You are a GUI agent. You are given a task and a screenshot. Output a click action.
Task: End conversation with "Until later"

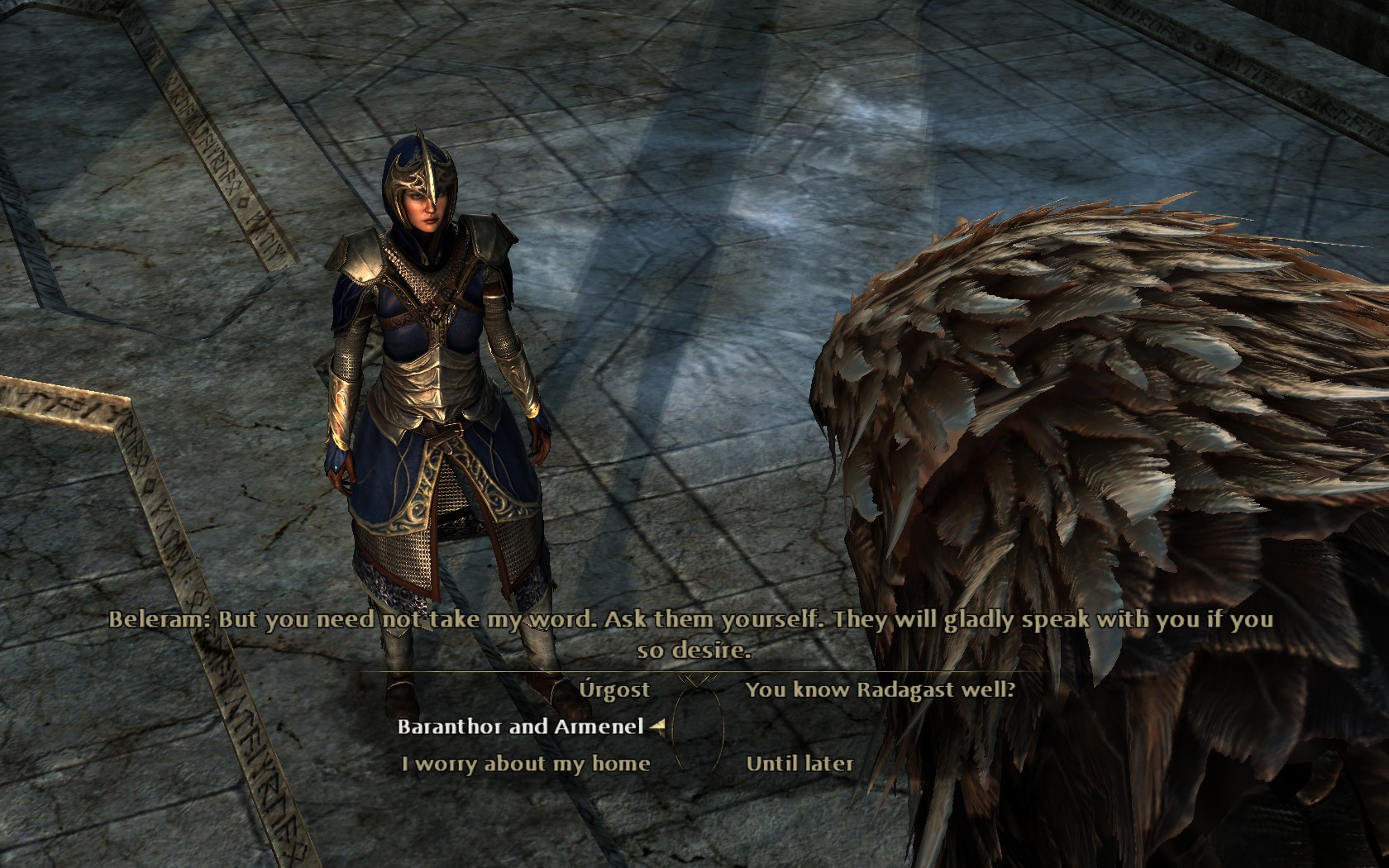click(x=799, y=764)
